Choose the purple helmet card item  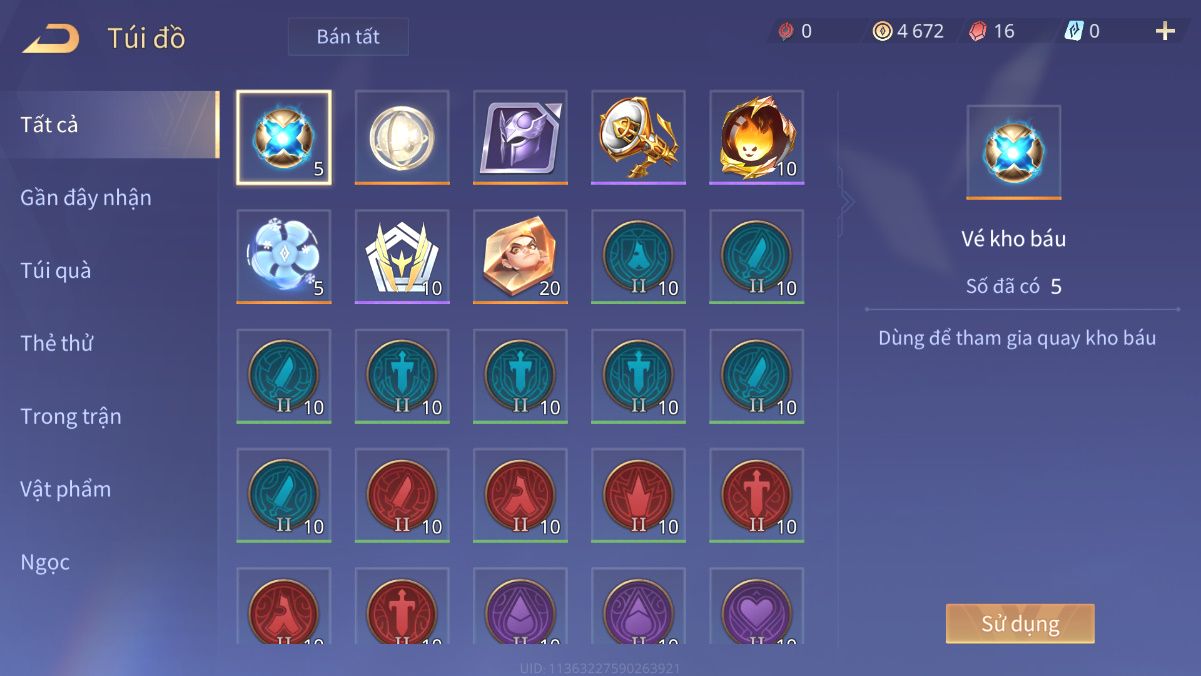520,137
